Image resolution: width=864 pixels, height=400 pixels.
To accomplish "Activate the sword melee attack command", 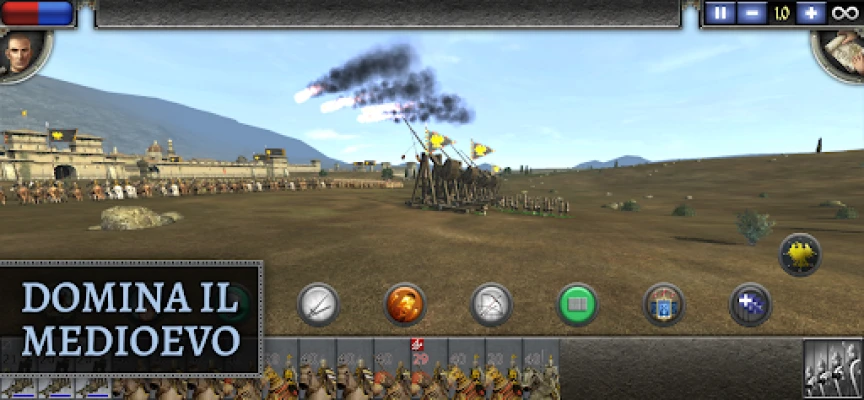I will click(319, 303).
